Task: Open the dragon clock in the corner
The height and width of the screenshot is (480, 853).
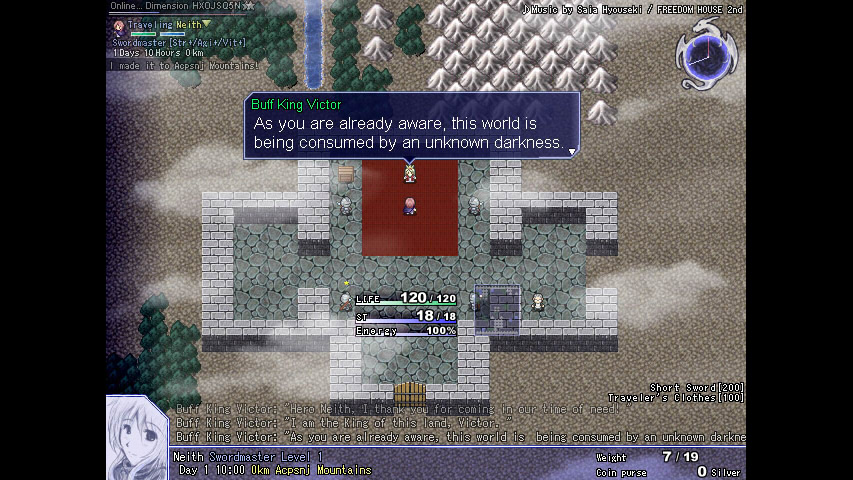Action: tap(707, 52)
